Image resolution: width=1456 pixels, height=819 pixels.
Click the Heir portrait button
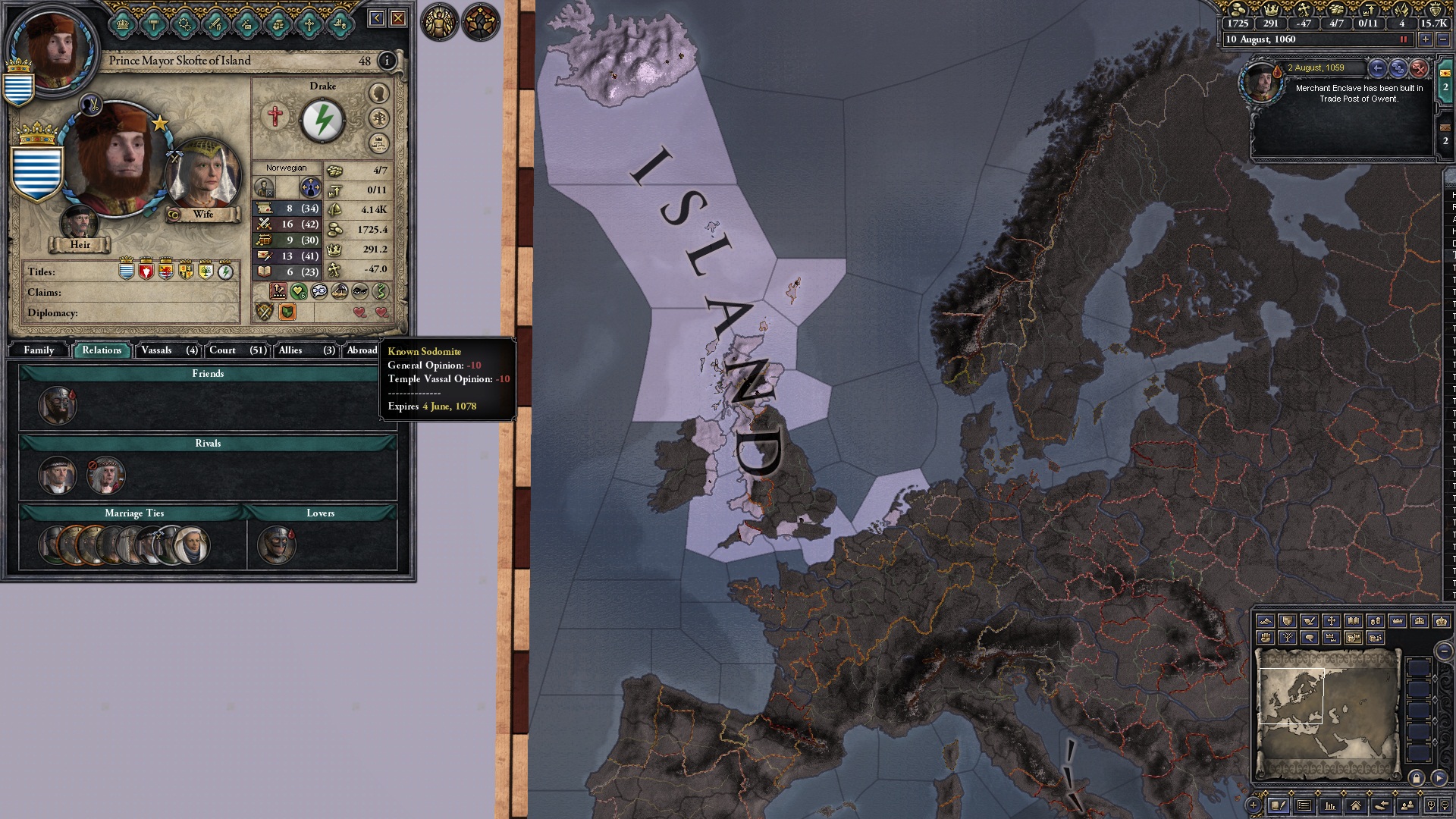pyautogui.click(x=80, y=222)
